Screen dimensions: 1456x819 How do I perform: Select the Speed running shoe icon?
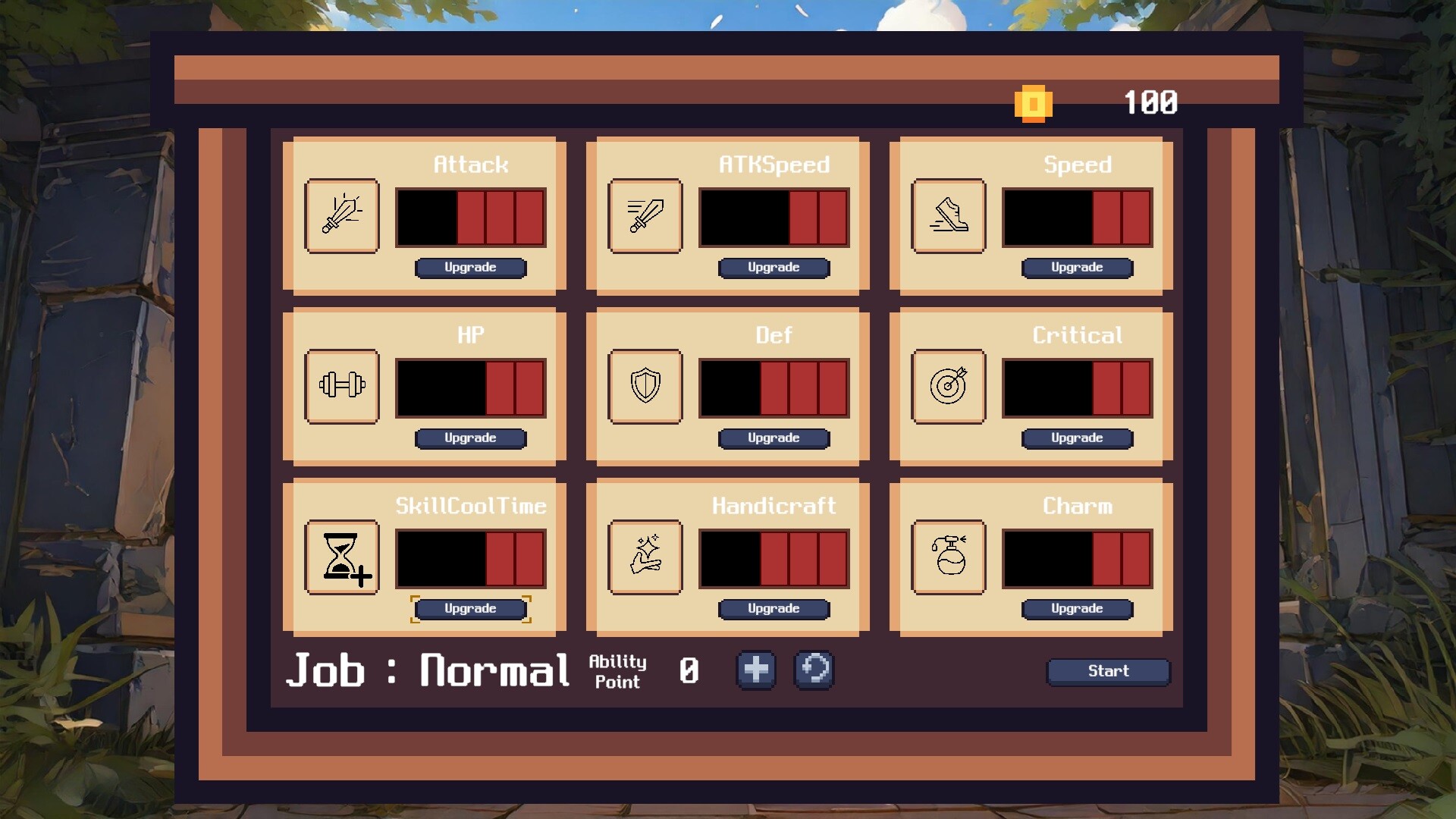[948, 216]
